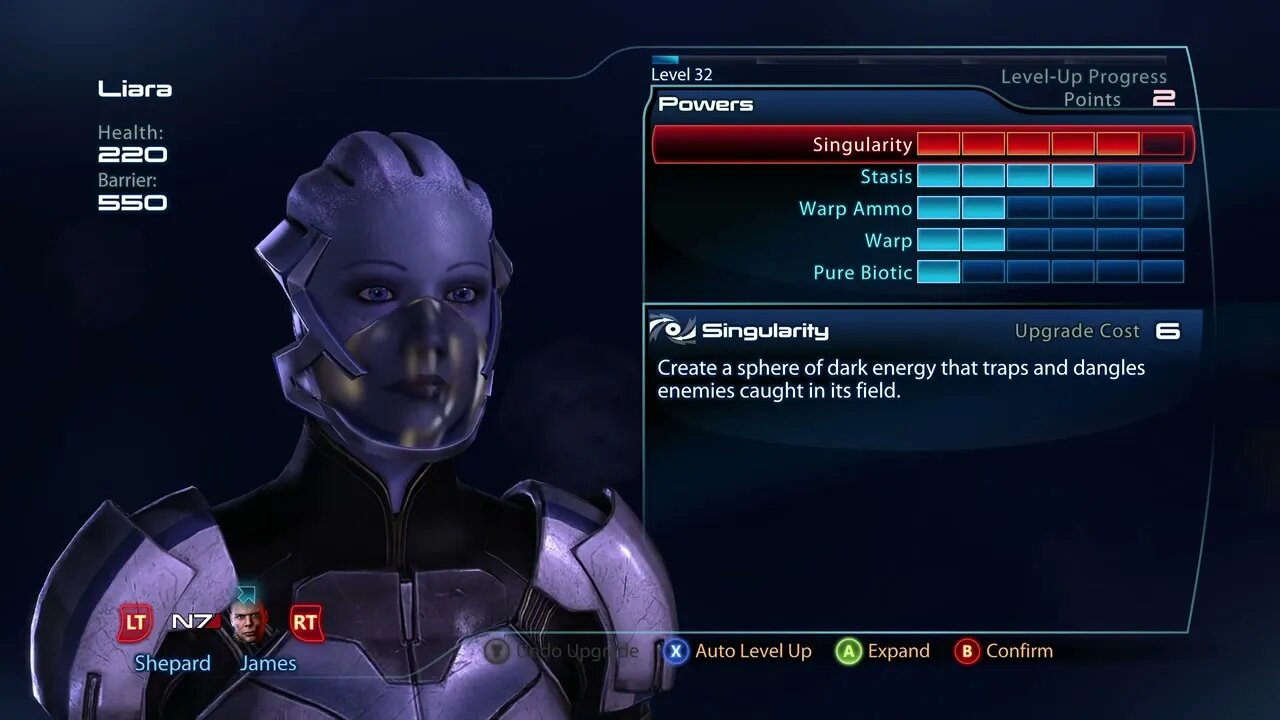Choose the Stasis power row
This screenshot has height=720, width=1280.
[x=886, y=177]
